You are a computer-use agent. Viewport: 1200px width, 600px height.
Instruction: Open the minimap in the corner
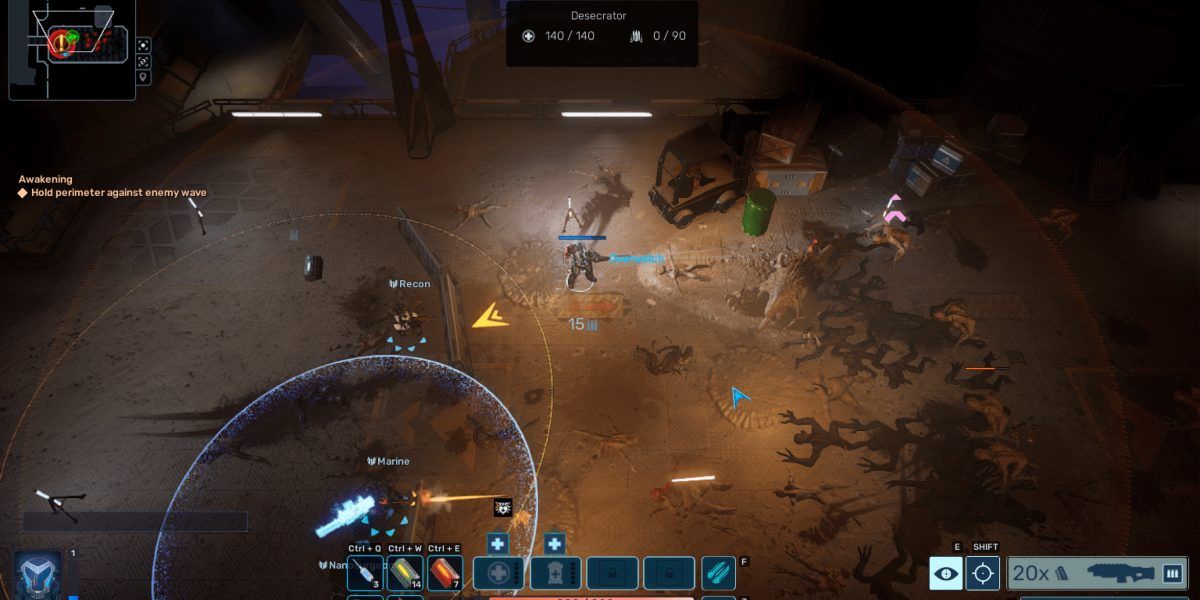coord(70,50)
